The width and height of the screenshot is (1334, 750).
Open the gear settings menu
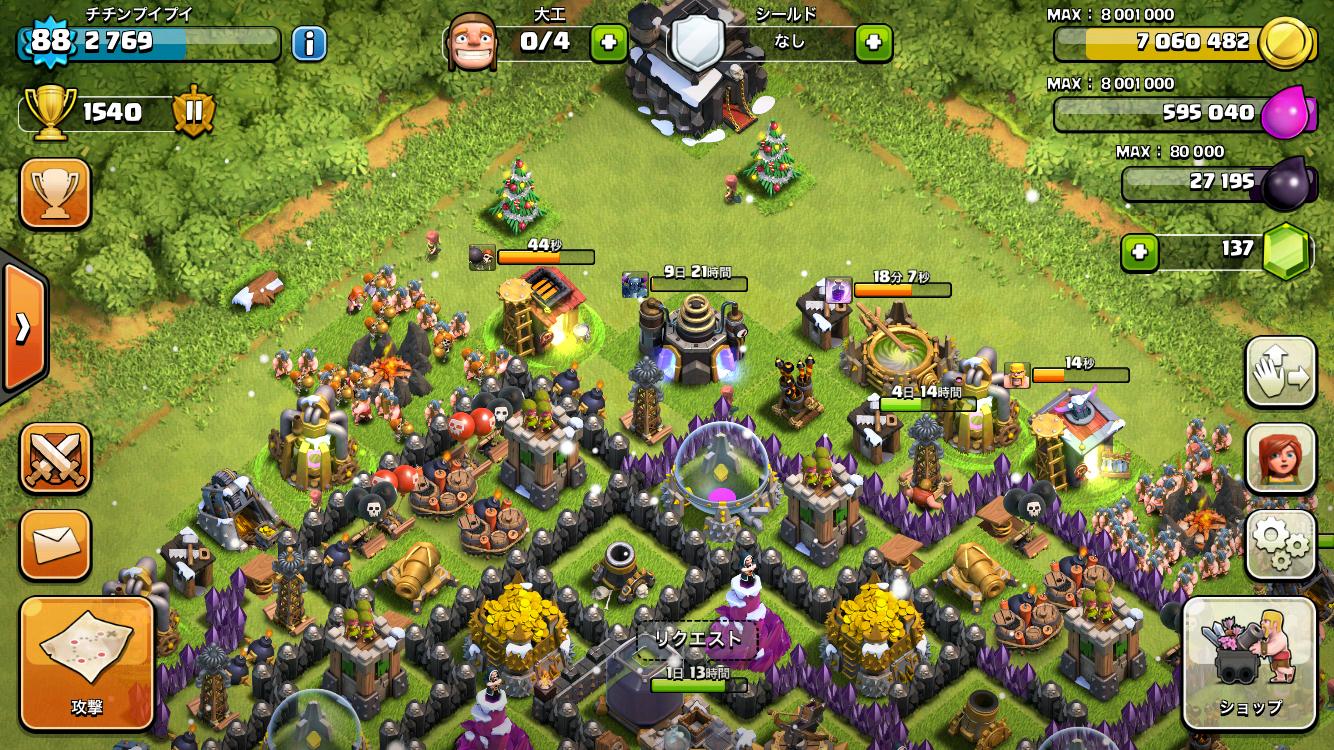(1280, 545)
